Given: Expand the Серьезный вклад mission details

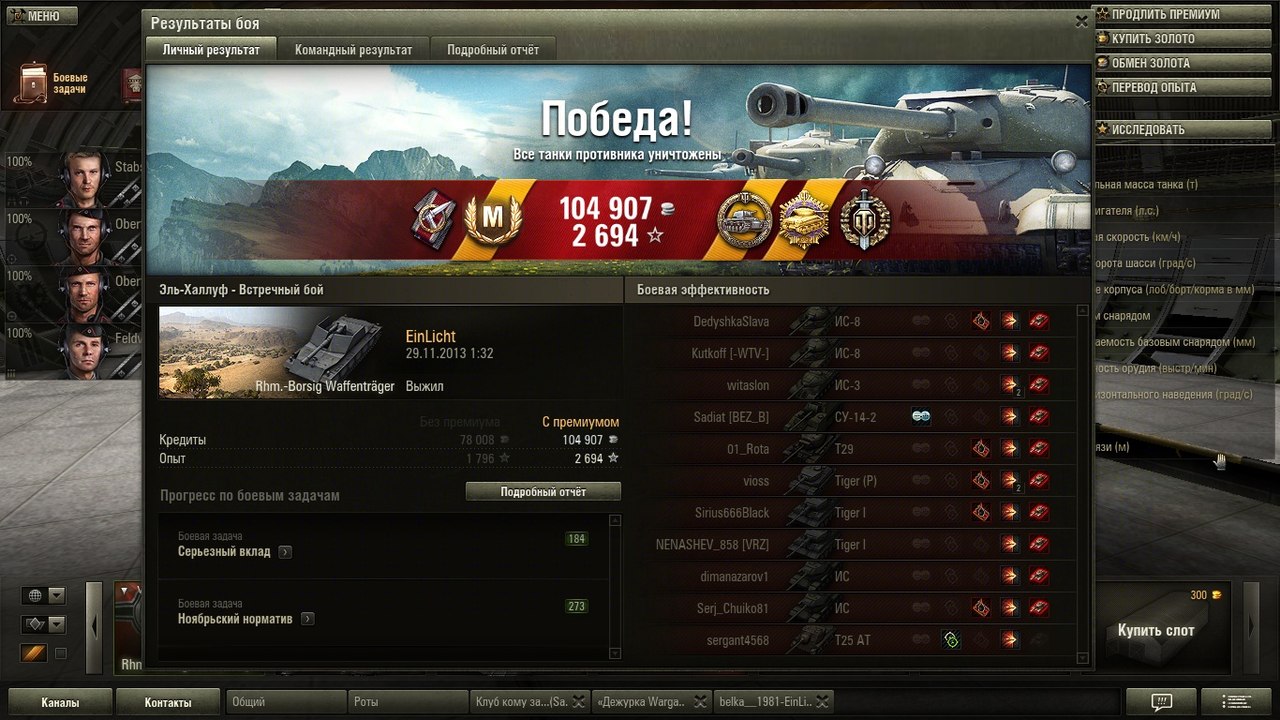Looking at the screenshot, I should click(x=285, y=552).
